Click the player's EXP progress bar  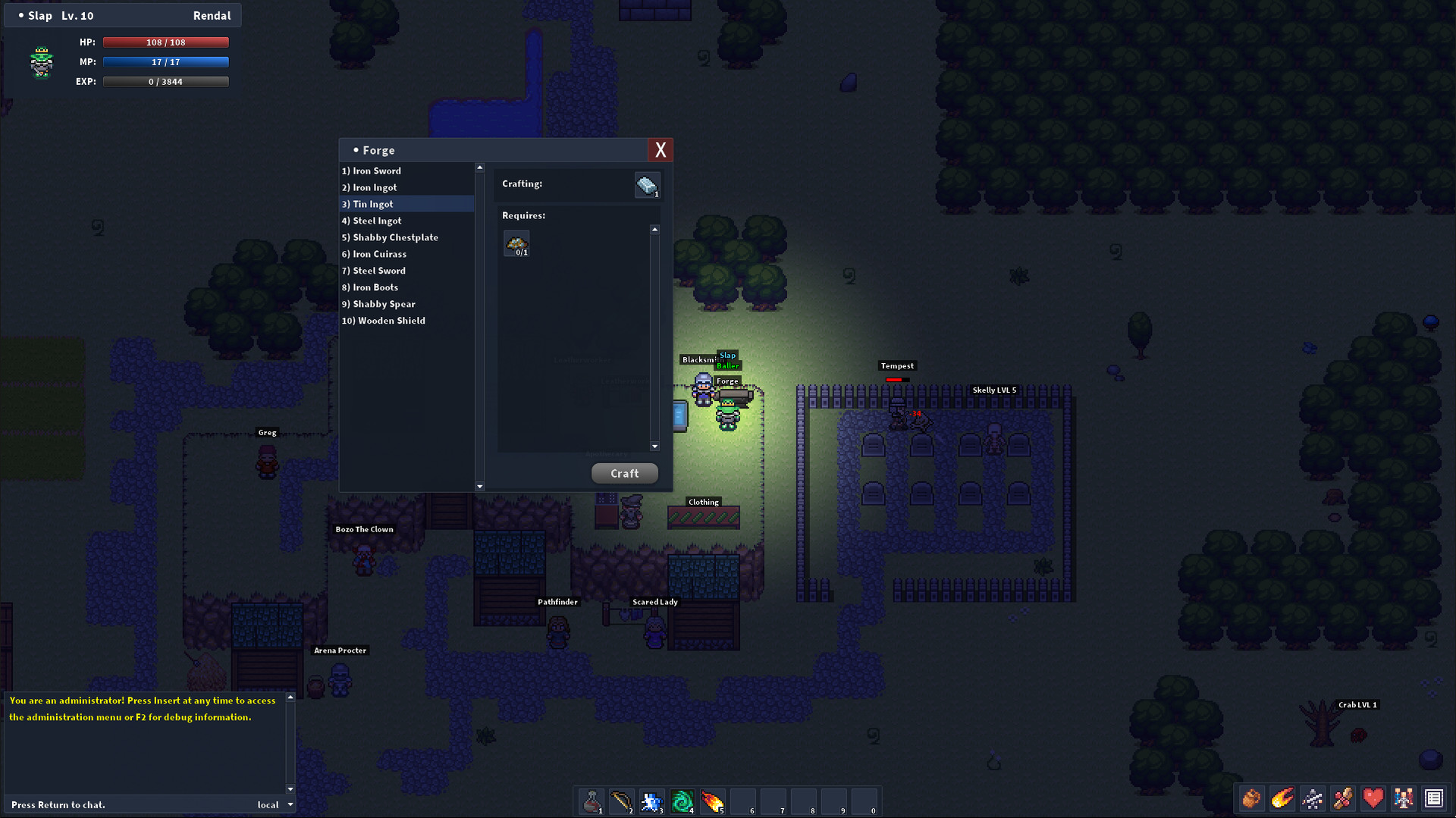tap(165, 81)
